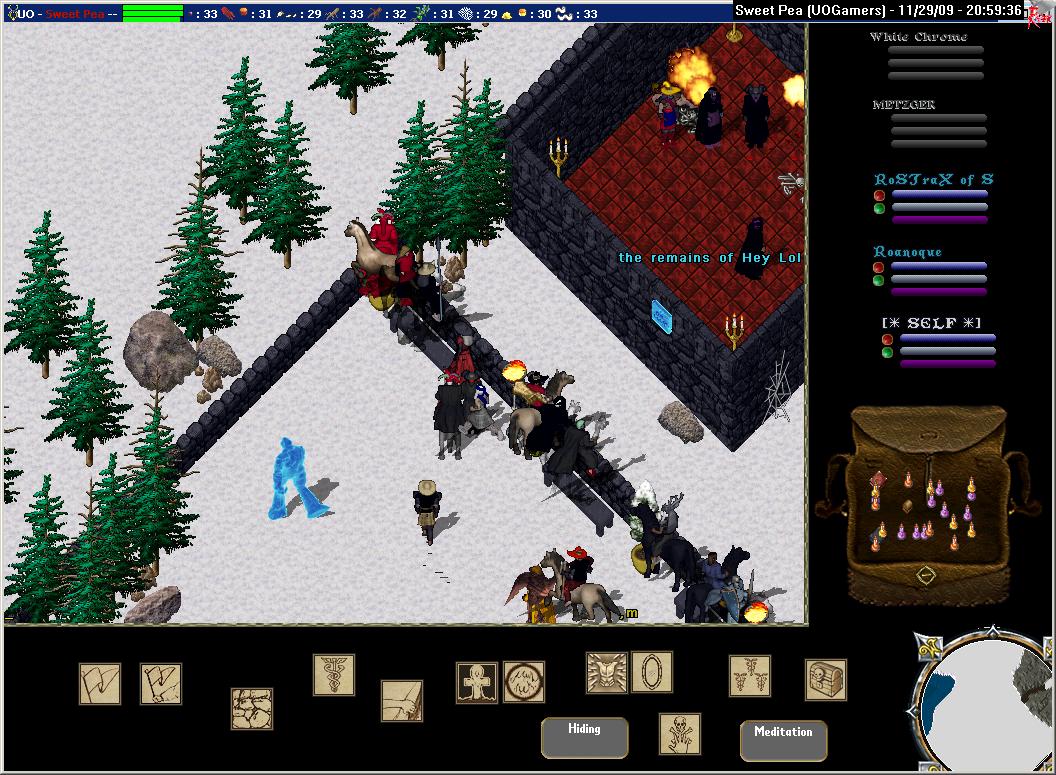Click the green orb beside SELF bar
The image size is (1056, 775).
887,352
